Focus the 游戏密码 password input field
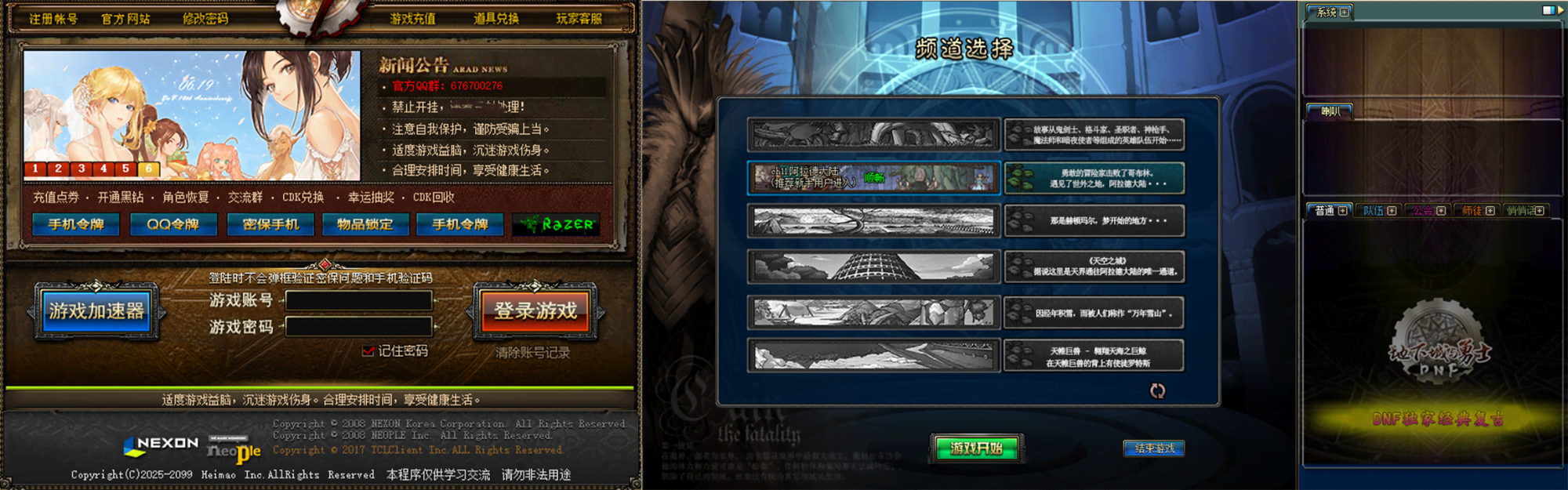The height and width of the screenshot is (490, 1568). coord(358,326)
